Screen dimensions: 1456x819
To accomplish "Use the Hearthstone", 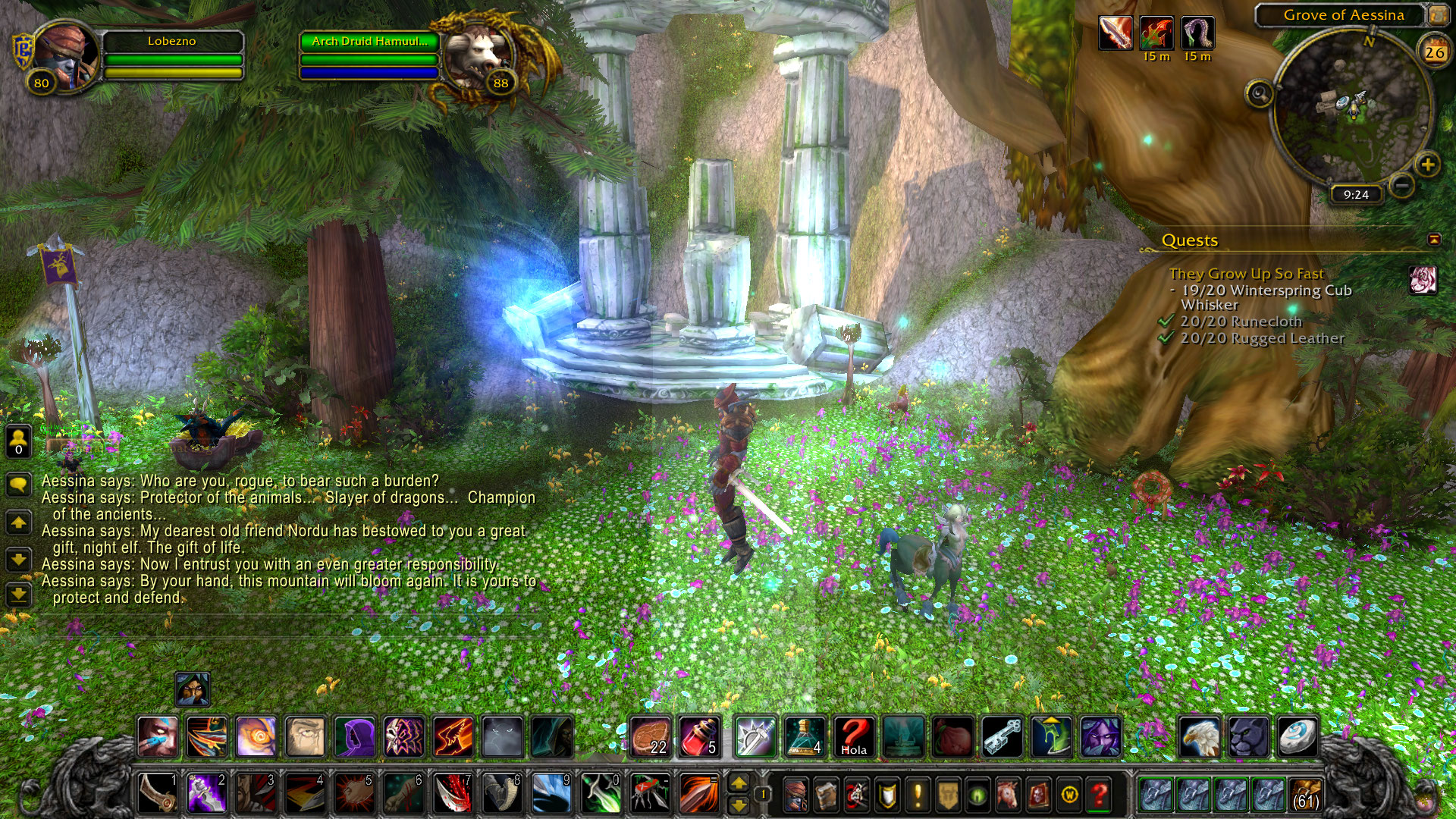I will (1297, 736).
